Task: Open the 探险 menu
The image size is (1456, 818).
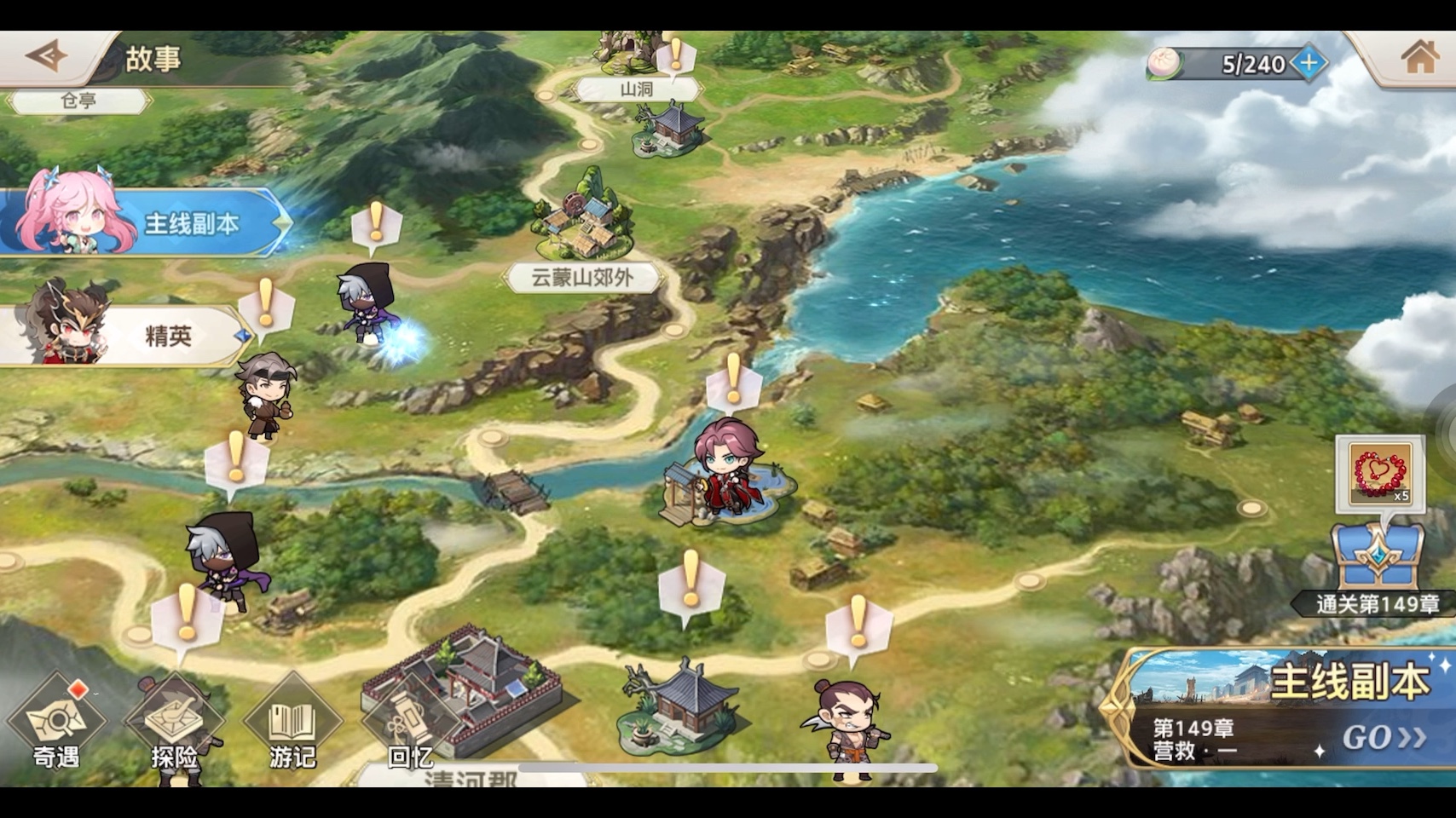Action: click(175, 724)
